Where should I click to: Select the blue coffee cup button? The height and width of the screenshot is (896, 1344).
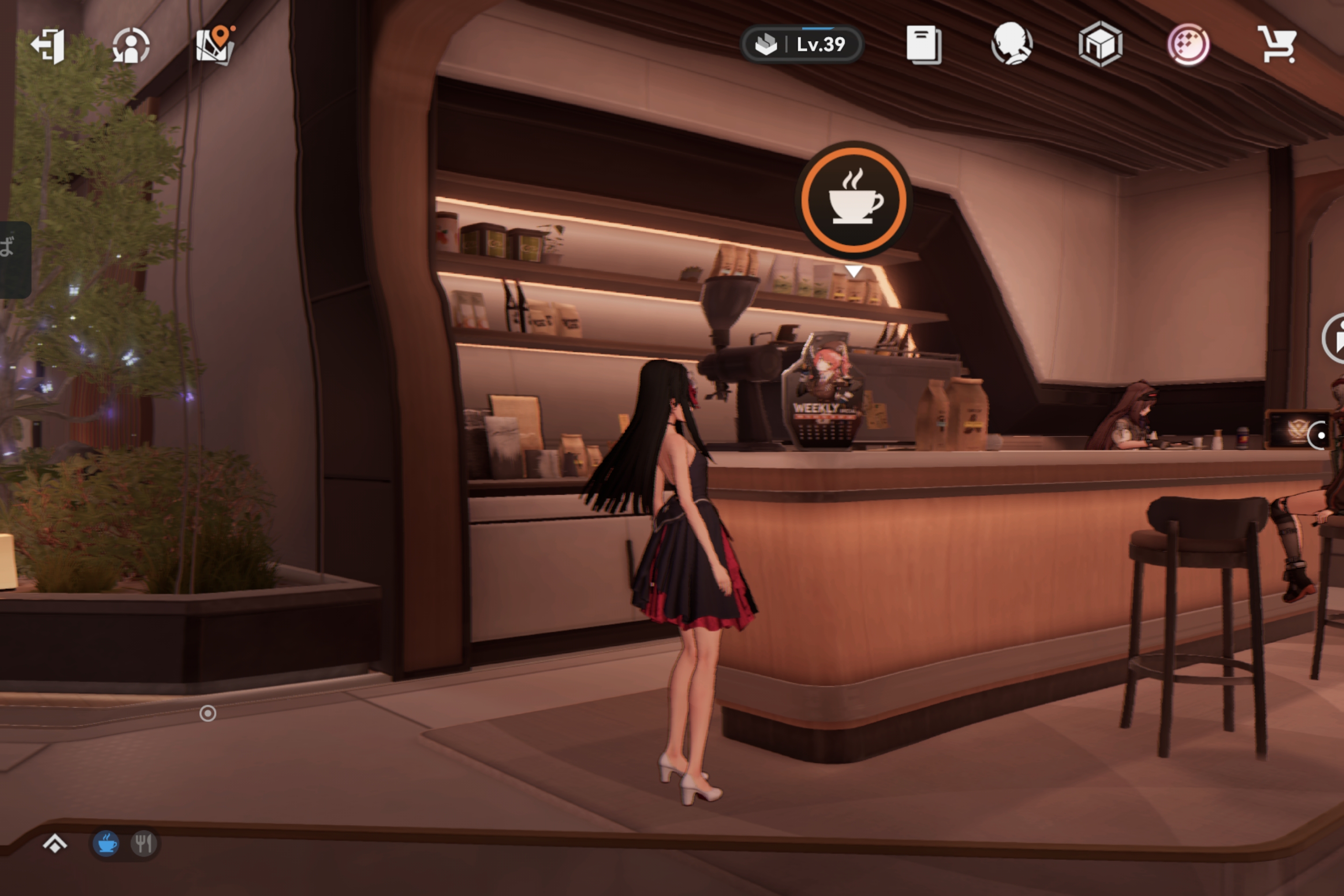(106, 844)
